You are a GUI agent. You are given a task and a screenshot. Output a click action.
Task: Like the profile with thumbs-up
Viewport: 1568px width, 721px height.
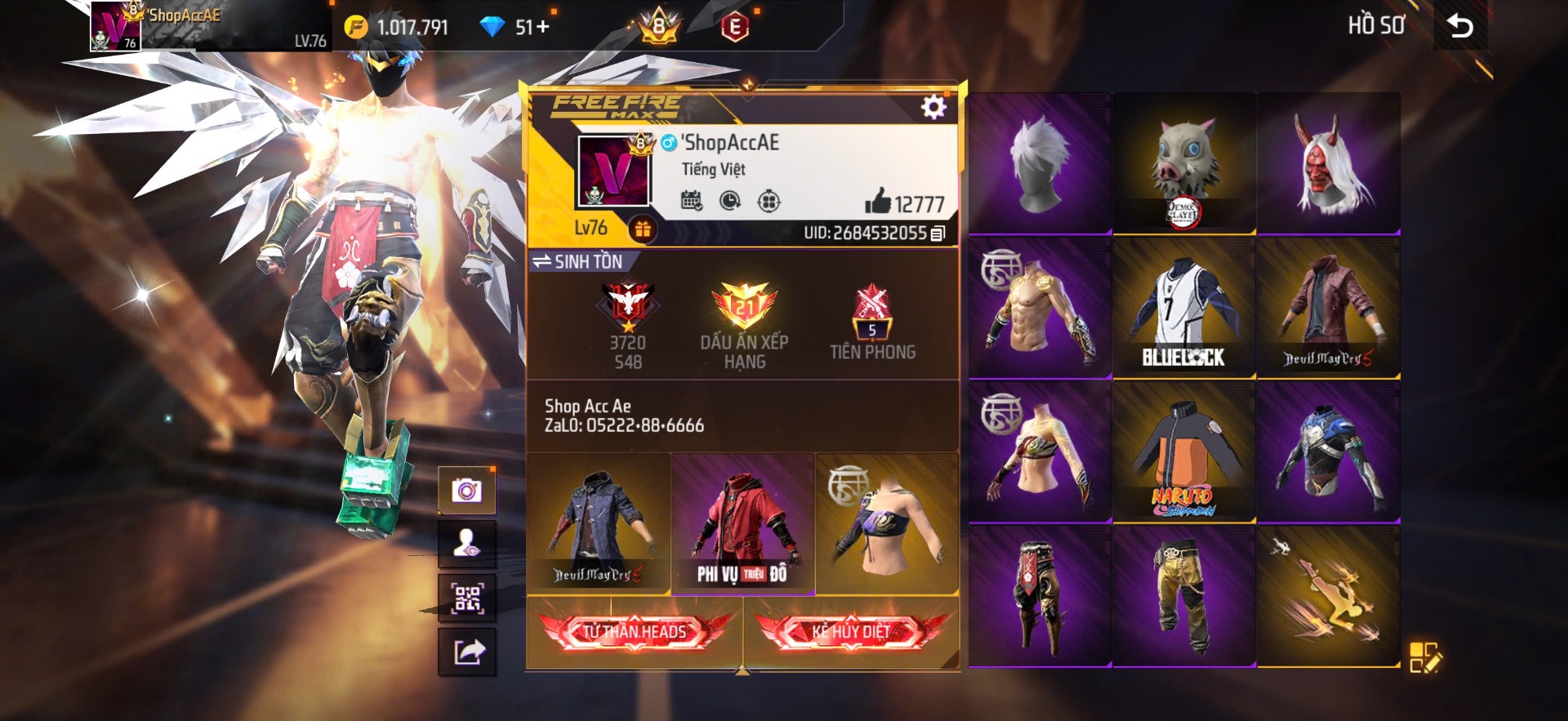878,201
